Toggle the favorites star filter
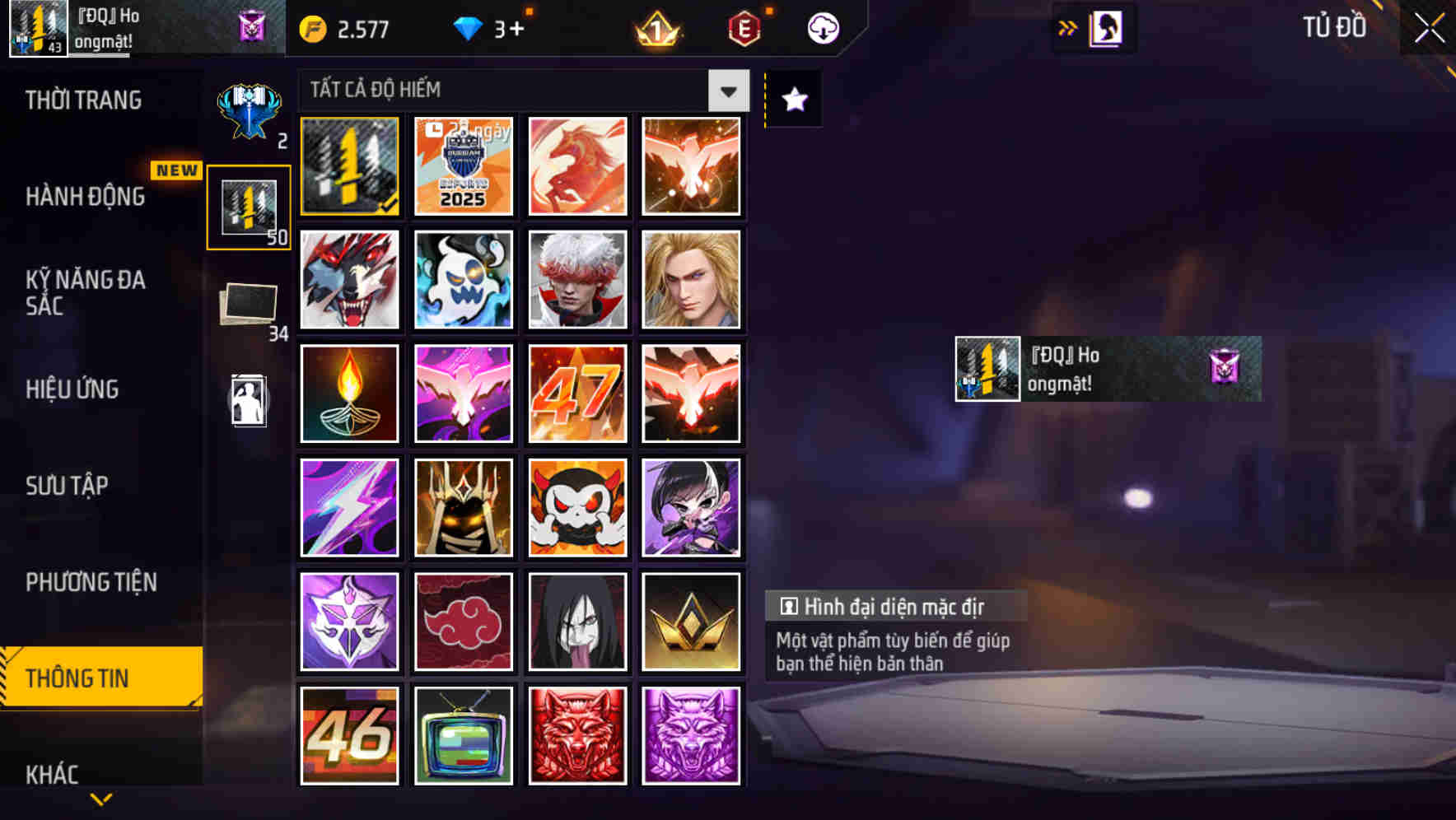The image size is (1456, 820). (x=792, y=99)
